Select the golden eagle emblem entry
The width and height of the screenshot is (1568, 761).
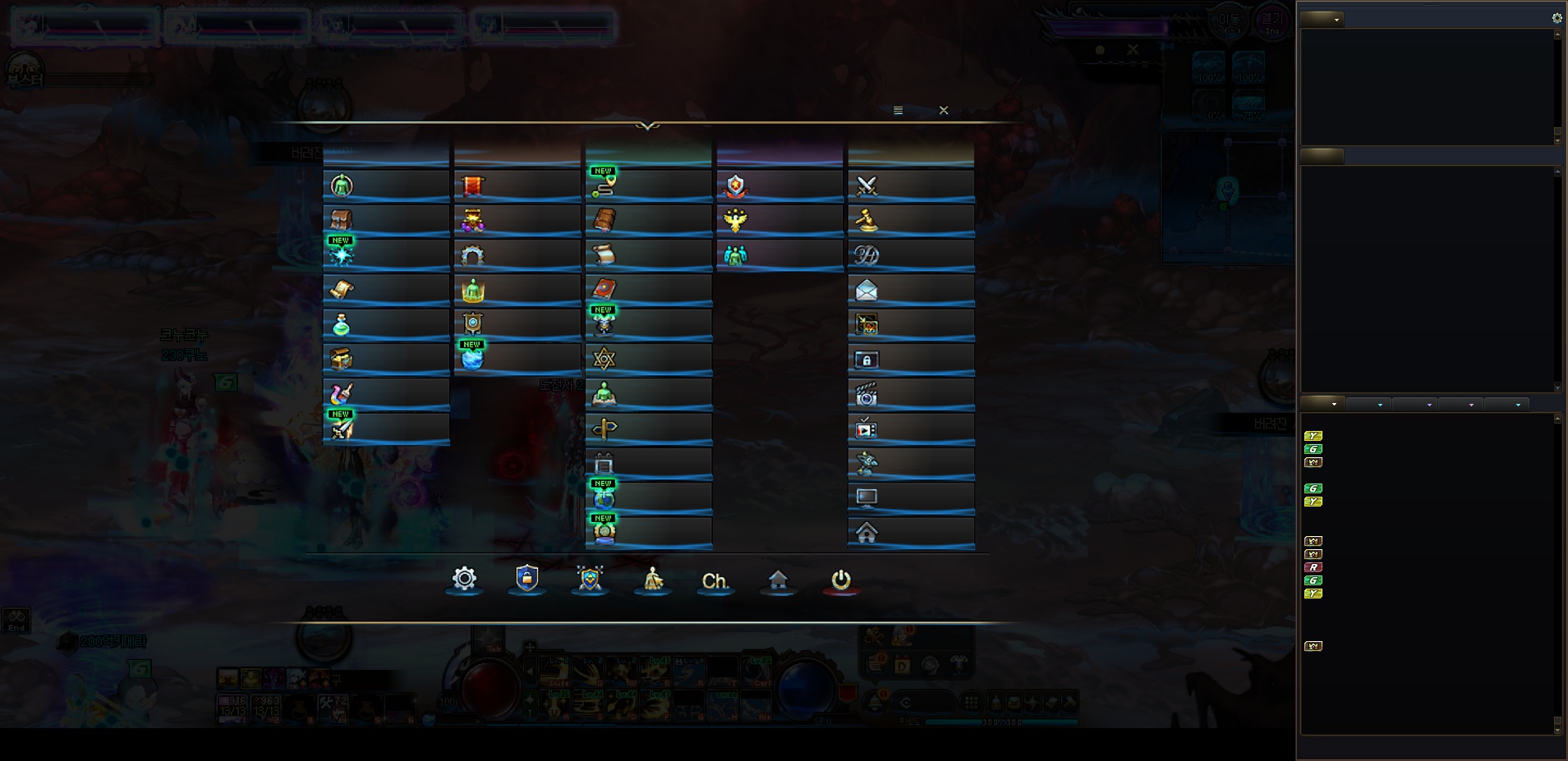[779, 220]
